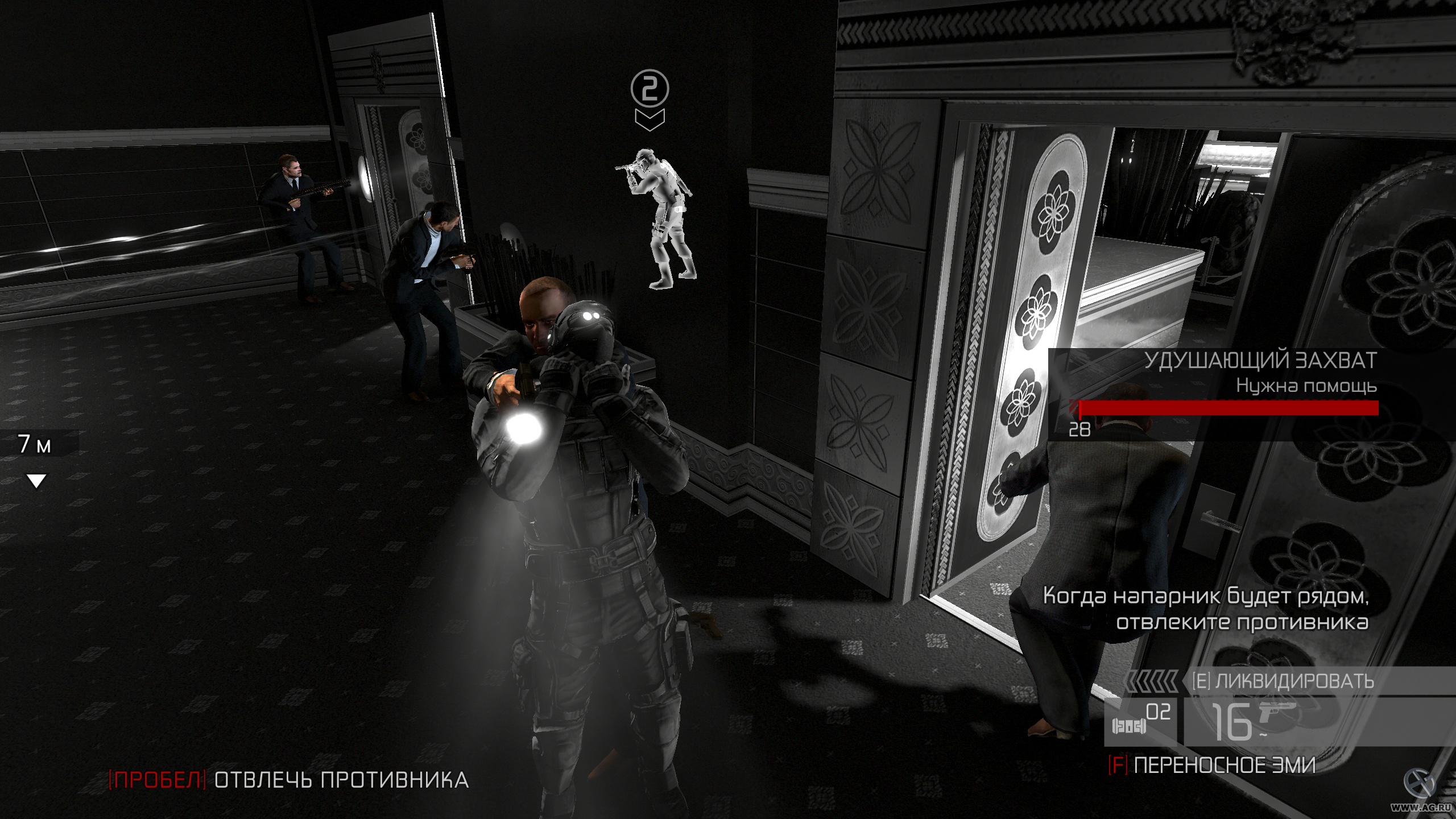Click the circled number 2 mark-target indicator

pyautogui.click(x=650, y=88)
